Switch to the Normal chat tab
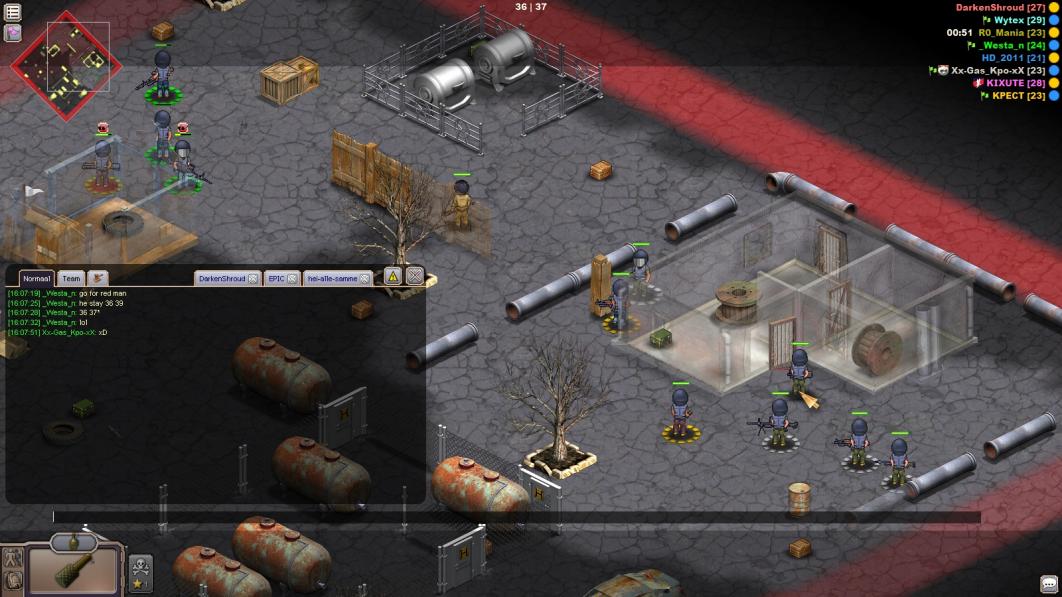 37,278
